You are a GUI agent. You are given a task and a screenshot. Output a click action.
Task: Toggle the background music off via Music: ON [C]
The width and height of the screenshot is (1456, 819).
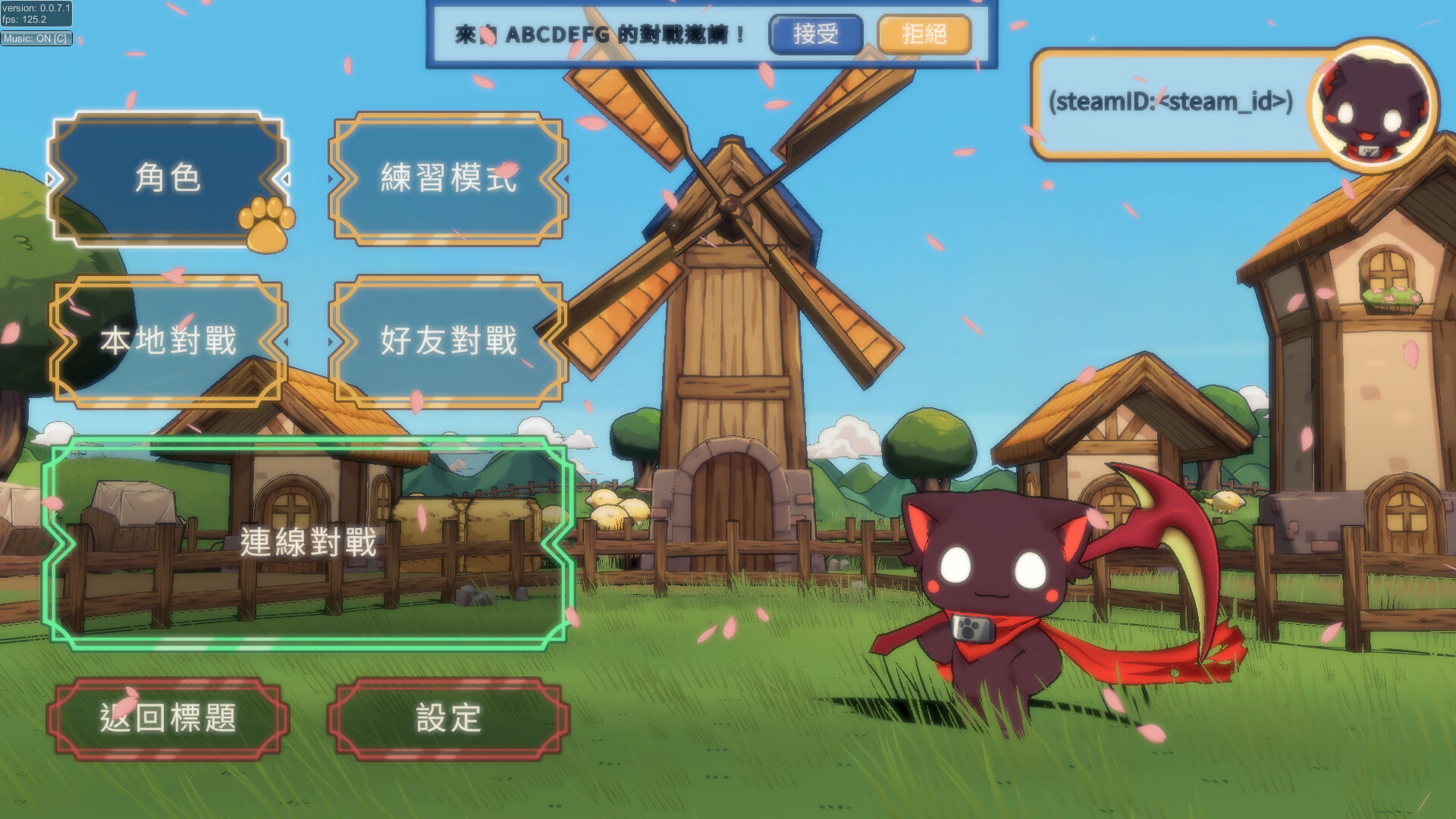click(x=36, y=39)
